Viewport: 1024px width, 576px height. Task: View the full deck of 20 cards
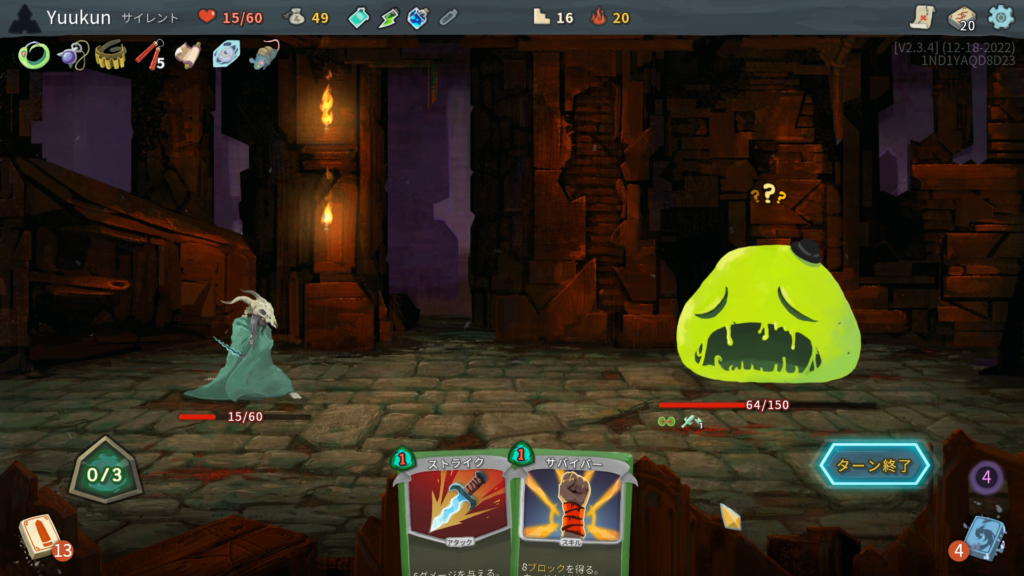click(961, 17)
